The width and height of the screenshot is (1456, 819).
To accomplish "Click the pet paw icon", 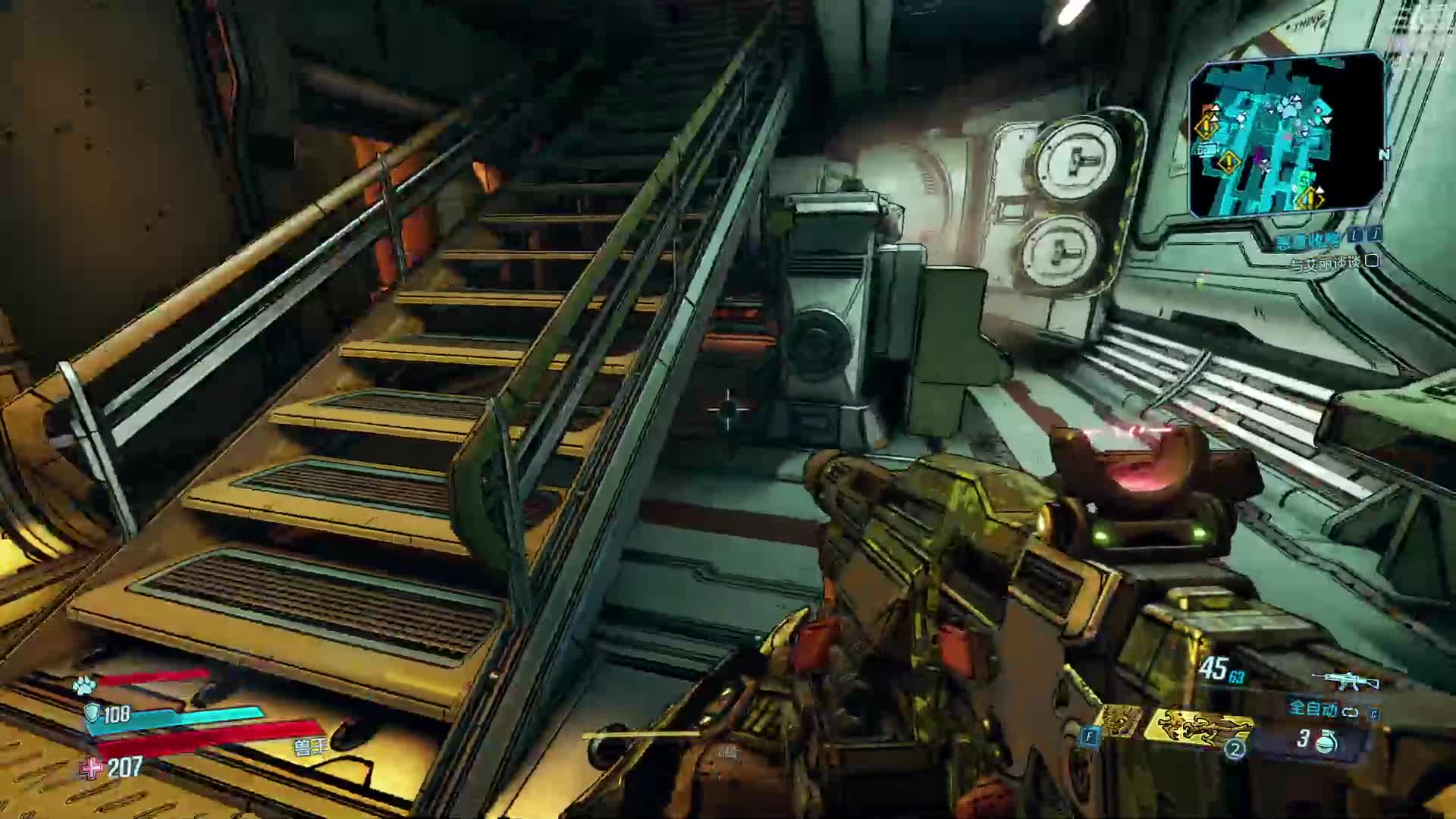I will coord(83,686).
